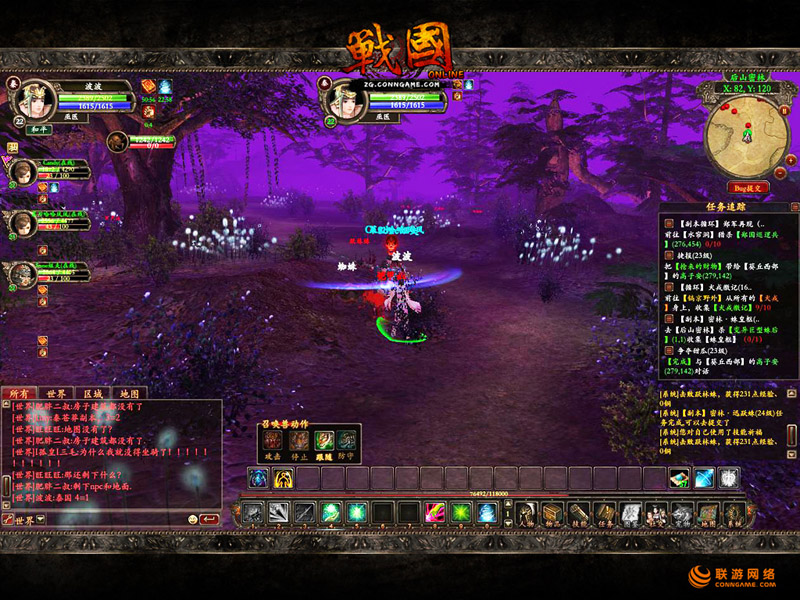Switch to the 区域 chat tab
The image size is (800, 600).
pos(93,393)
